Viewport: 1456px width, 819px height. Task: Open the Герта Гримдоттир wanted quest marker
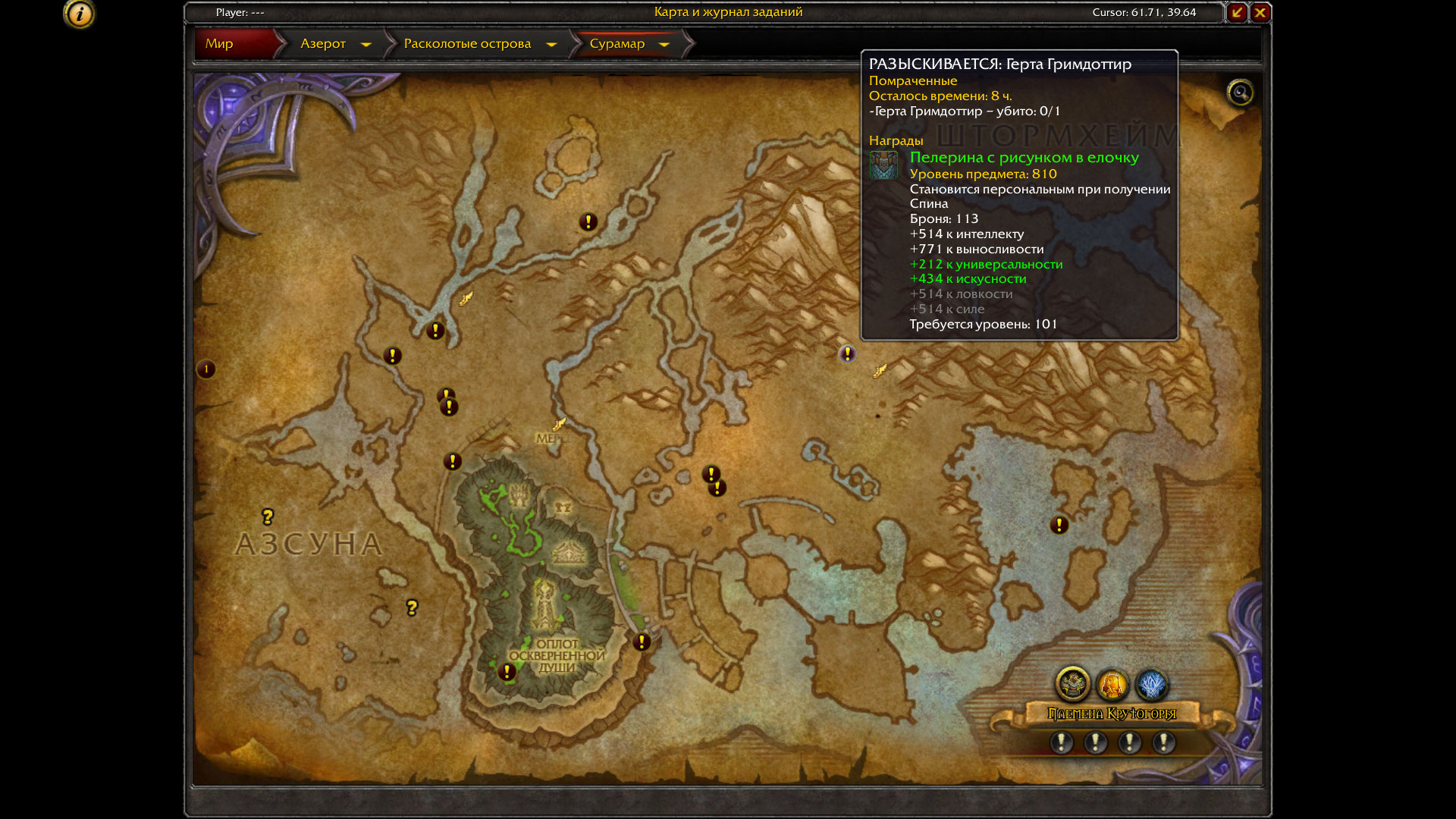pos(847,353)
